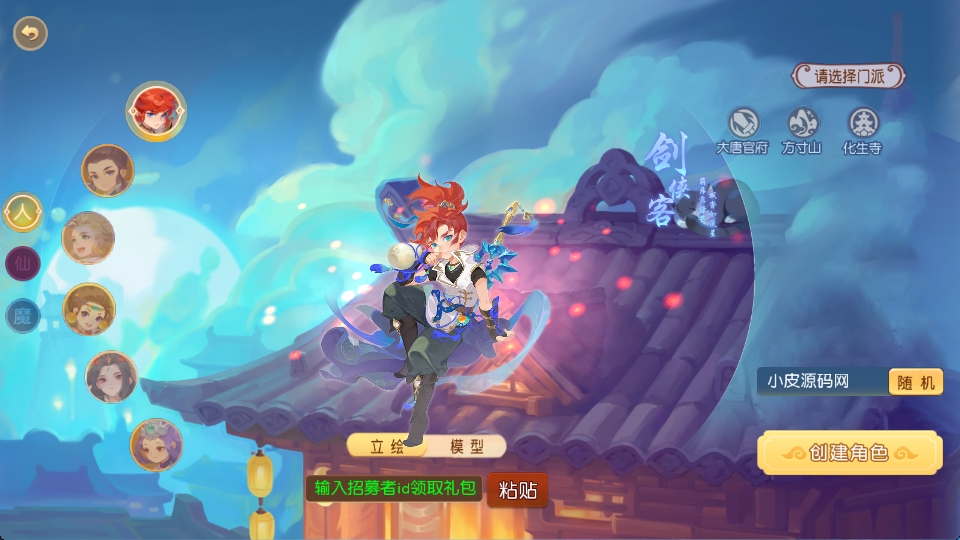Go back with the return arrow button
This screenshot has height=540, width=960.
[30, 33]
